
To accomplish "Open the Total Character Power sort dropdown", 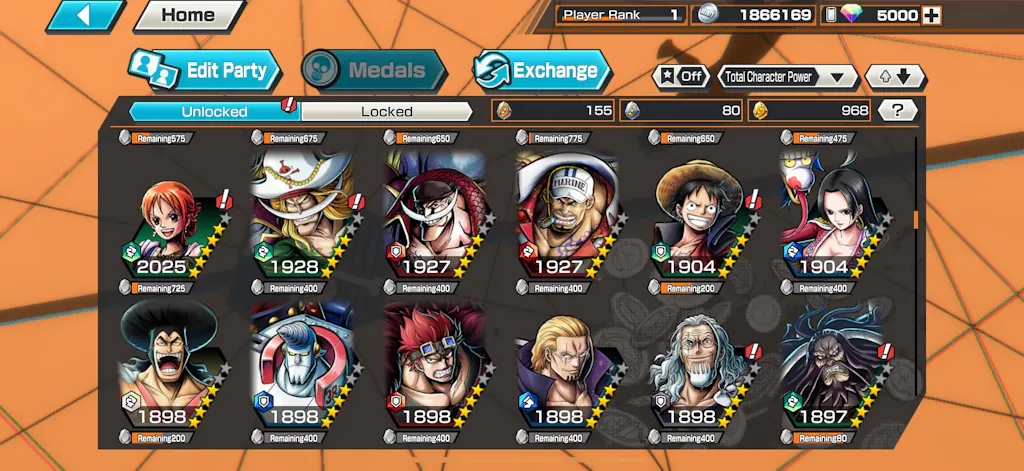I will pos(788,76).
